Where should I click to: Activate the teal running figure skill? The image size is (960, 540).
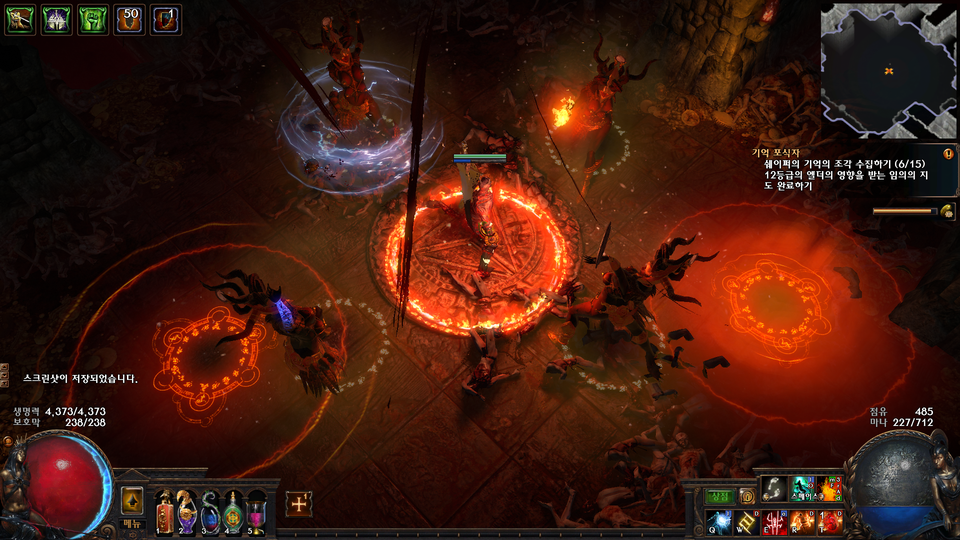pos(802,488)
